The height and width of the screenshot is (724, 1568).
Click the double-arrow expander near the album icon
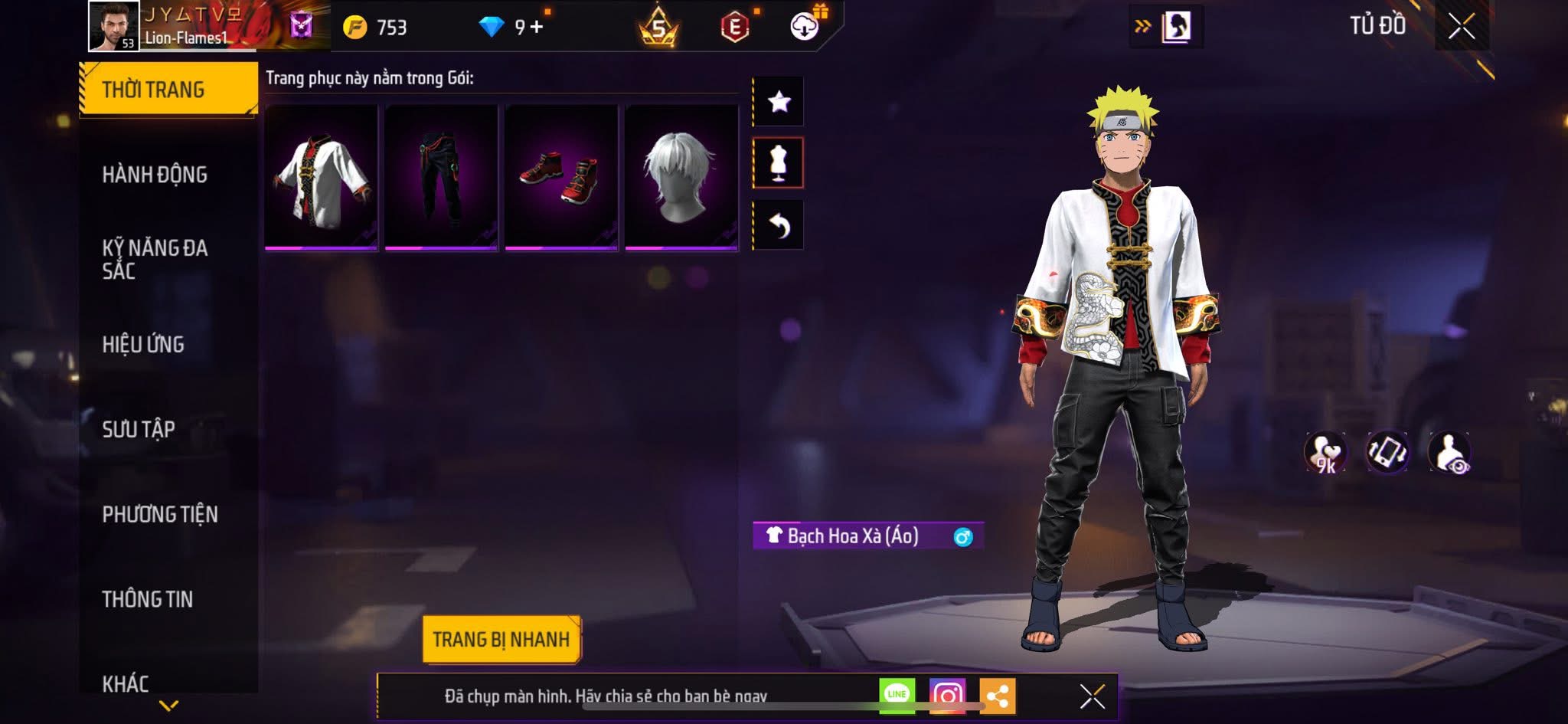(1142, 25)
